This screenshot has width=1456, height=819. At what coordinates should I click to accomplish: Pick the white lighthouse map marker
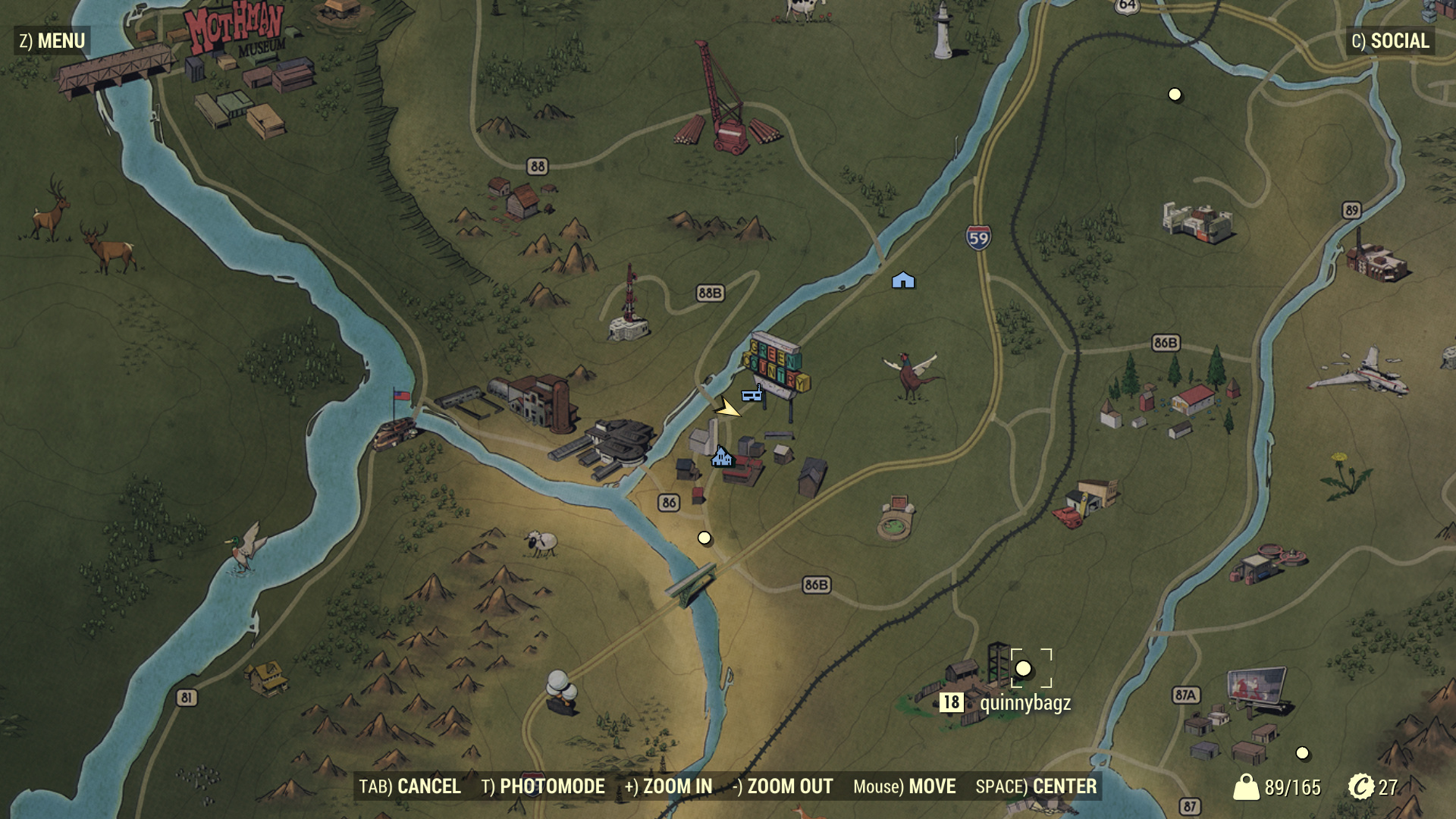tap(943, 32)
